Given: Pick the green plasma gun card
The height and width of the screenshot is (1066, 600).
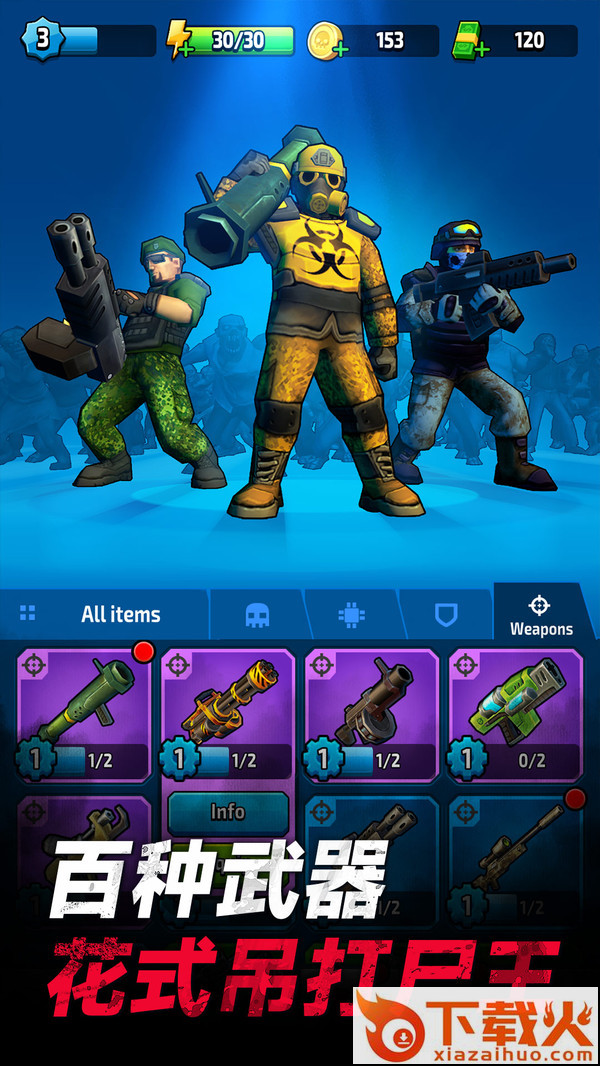Looking at the screenshot, I should [x=515, y=714].
